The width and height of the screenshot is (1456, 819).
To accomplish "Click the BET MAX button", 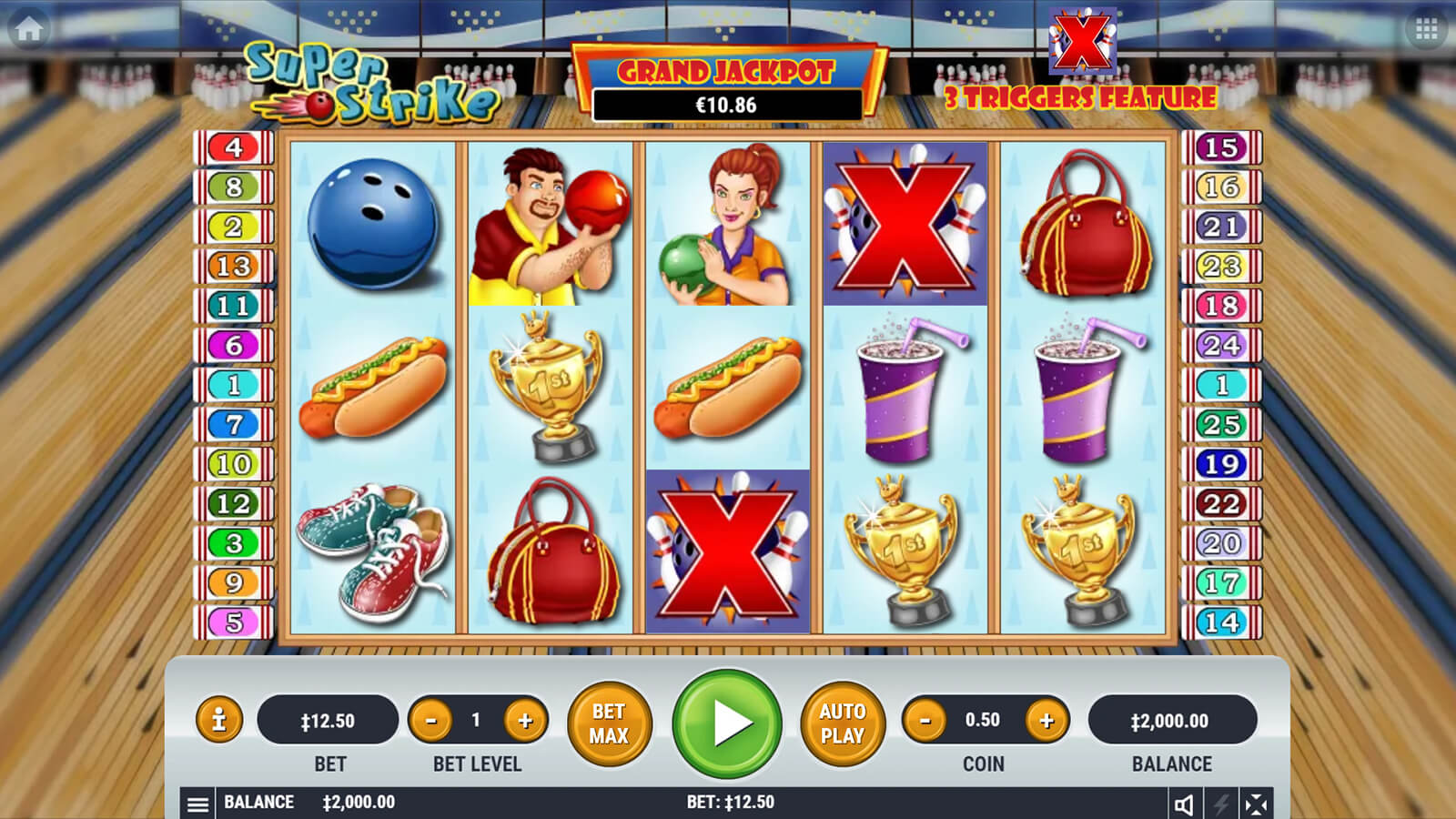I will point(609,723).
